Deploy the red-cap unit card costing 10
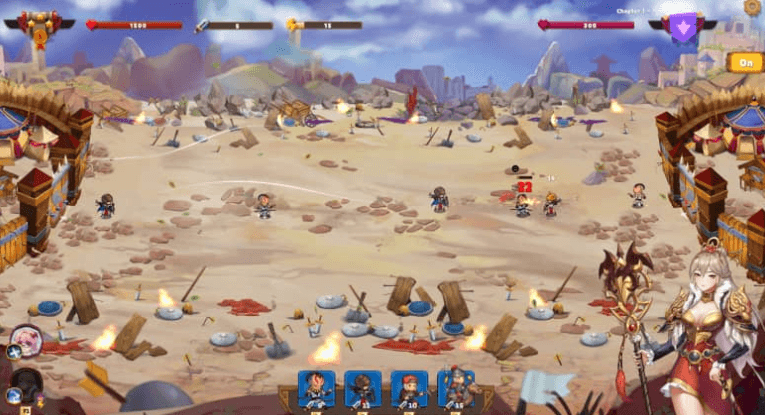Screen dimensions: 765x415 pyautogui.click(x=409, y=390)
